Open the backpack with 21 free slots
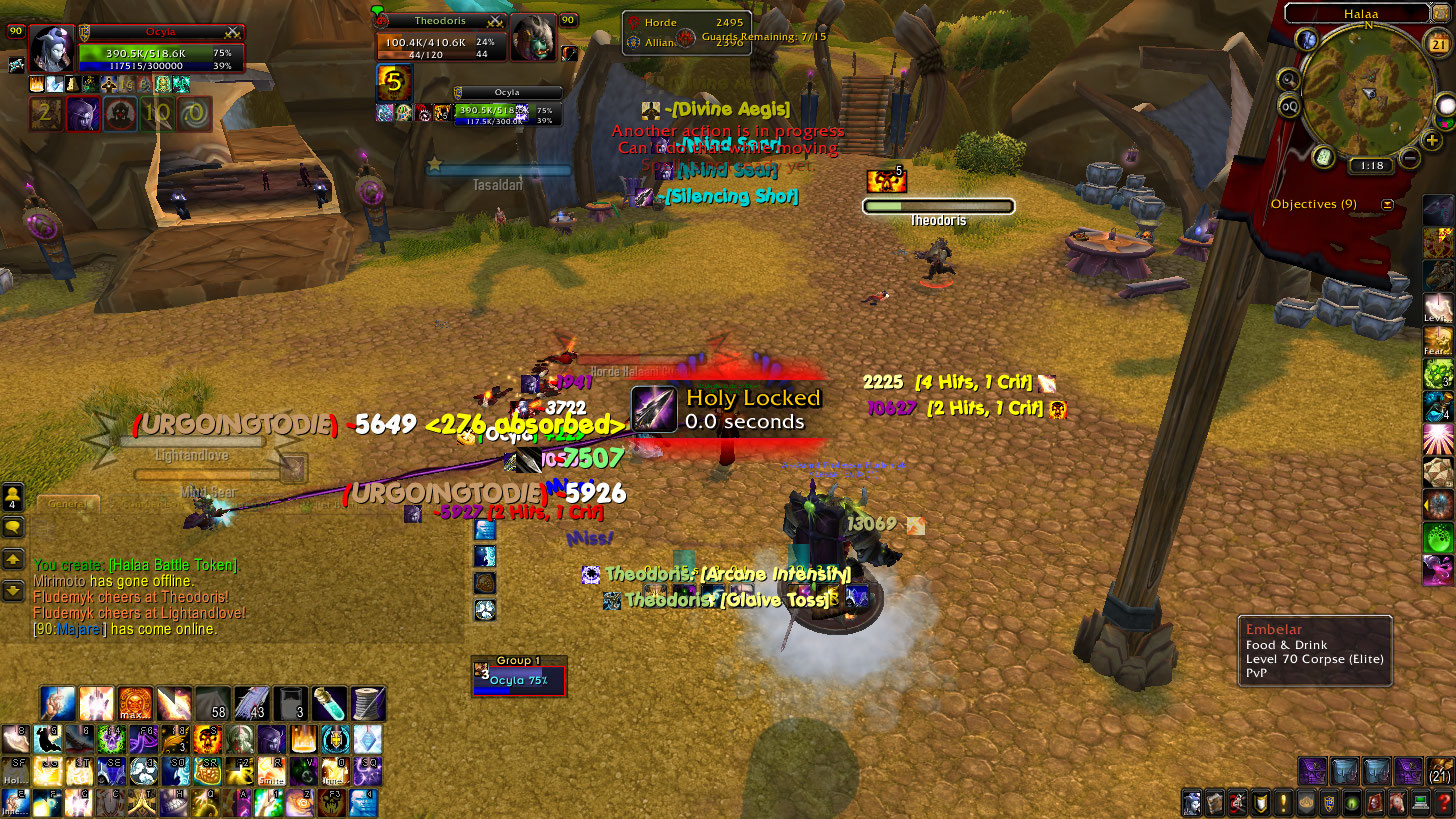1456x819 pixels. tap(1439, 771)
